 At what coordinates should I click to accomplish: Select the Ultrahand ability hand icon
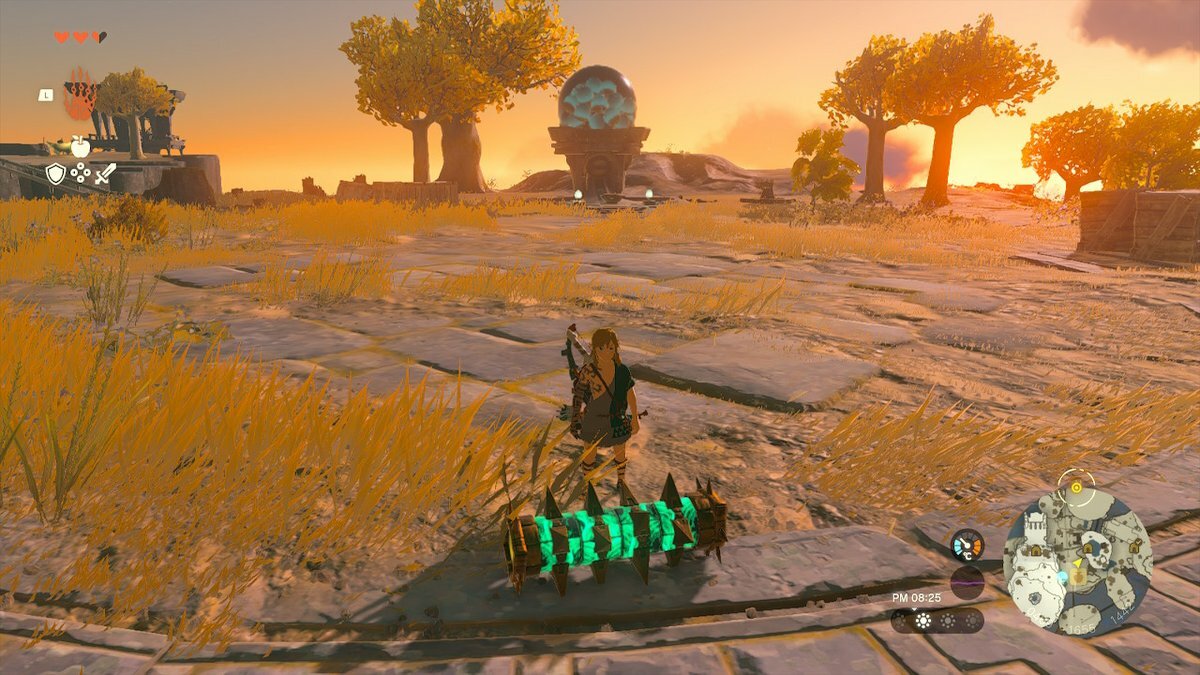80,96
